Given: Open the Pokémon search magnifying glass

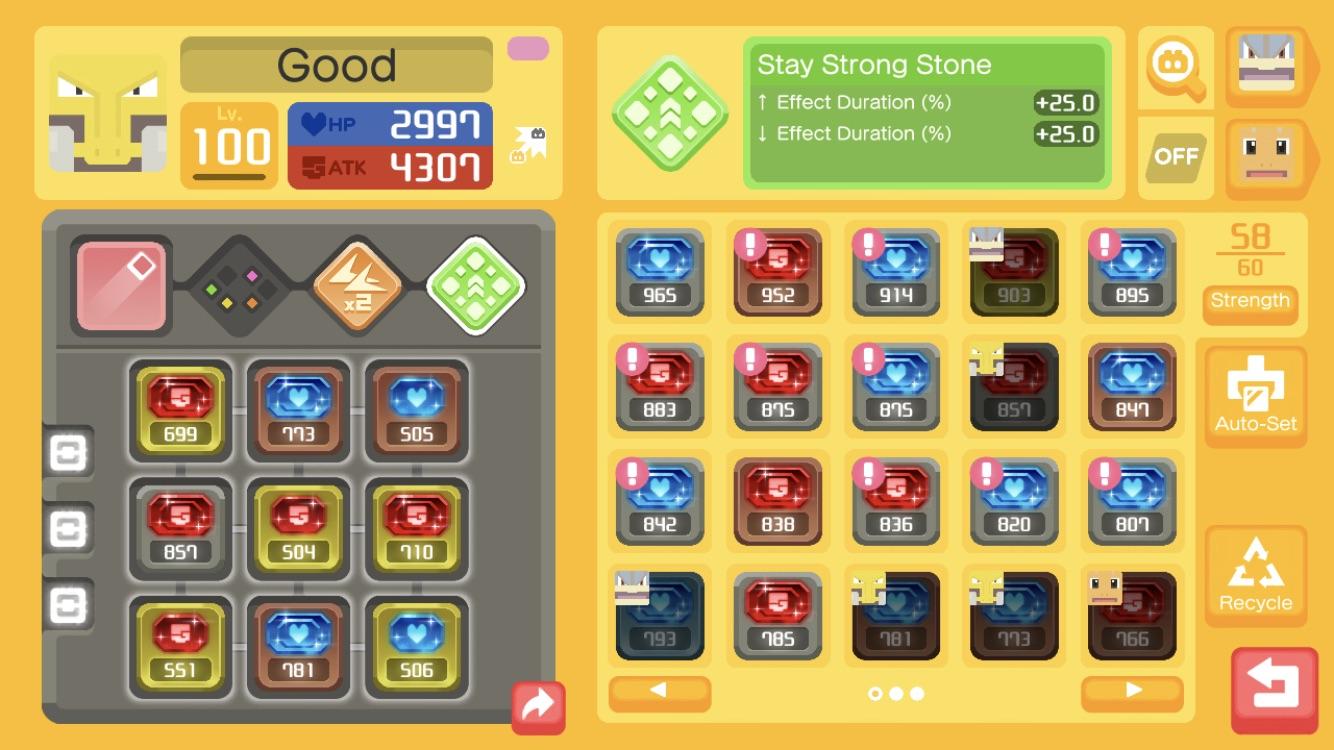Looking at the screenshot, I should (1175, 68).
